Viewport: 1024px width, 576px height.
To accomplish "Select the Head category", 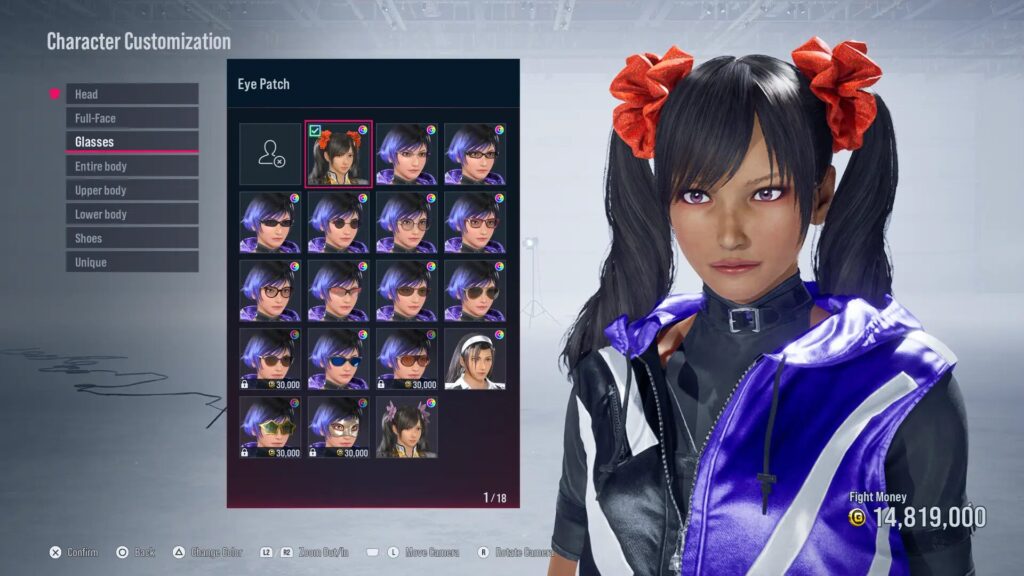I will click(x=131, y=94).
